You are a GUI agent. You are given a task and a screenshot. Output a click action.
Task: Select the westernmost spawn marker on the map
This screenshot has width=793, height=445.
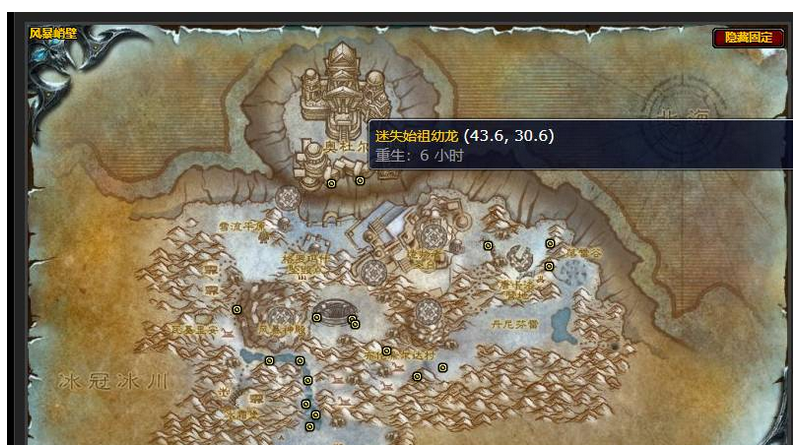pos(237,310)
